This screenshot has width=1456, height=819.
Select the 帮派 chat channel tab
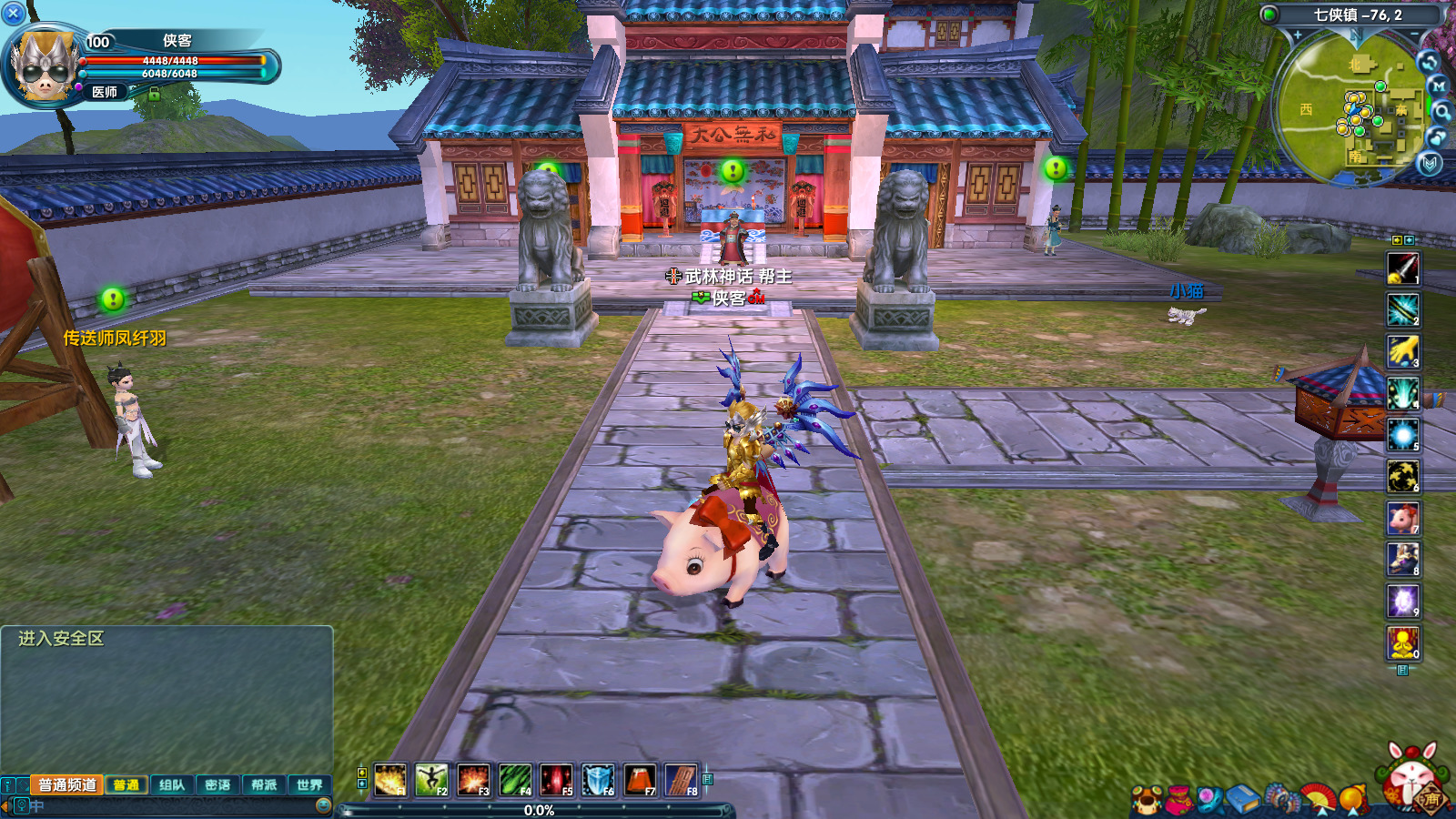coord(264,784)
